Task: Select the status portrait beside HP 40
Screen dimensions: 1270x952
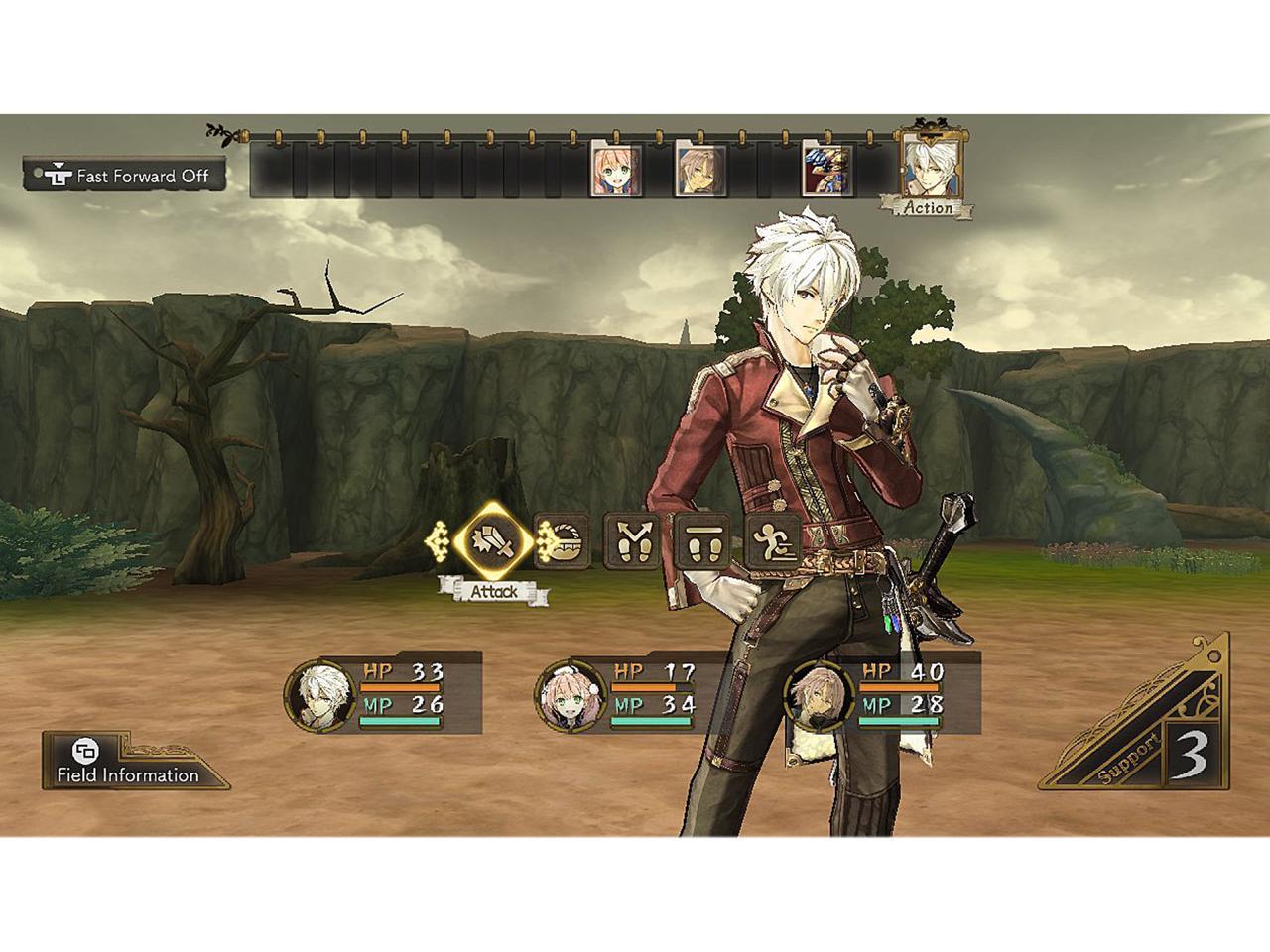Action: [x=820, y=692]
